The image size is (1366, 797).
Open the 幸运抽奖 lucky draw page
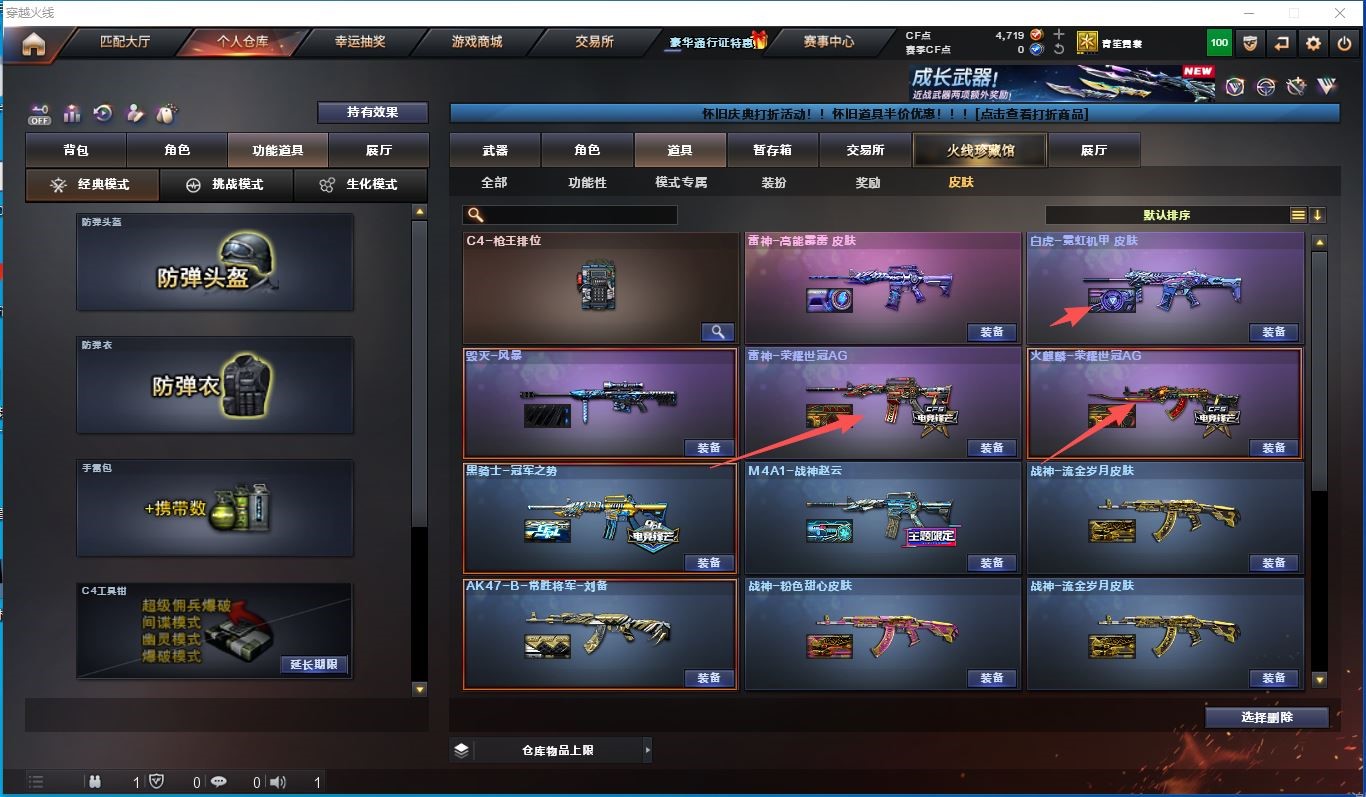360,42
